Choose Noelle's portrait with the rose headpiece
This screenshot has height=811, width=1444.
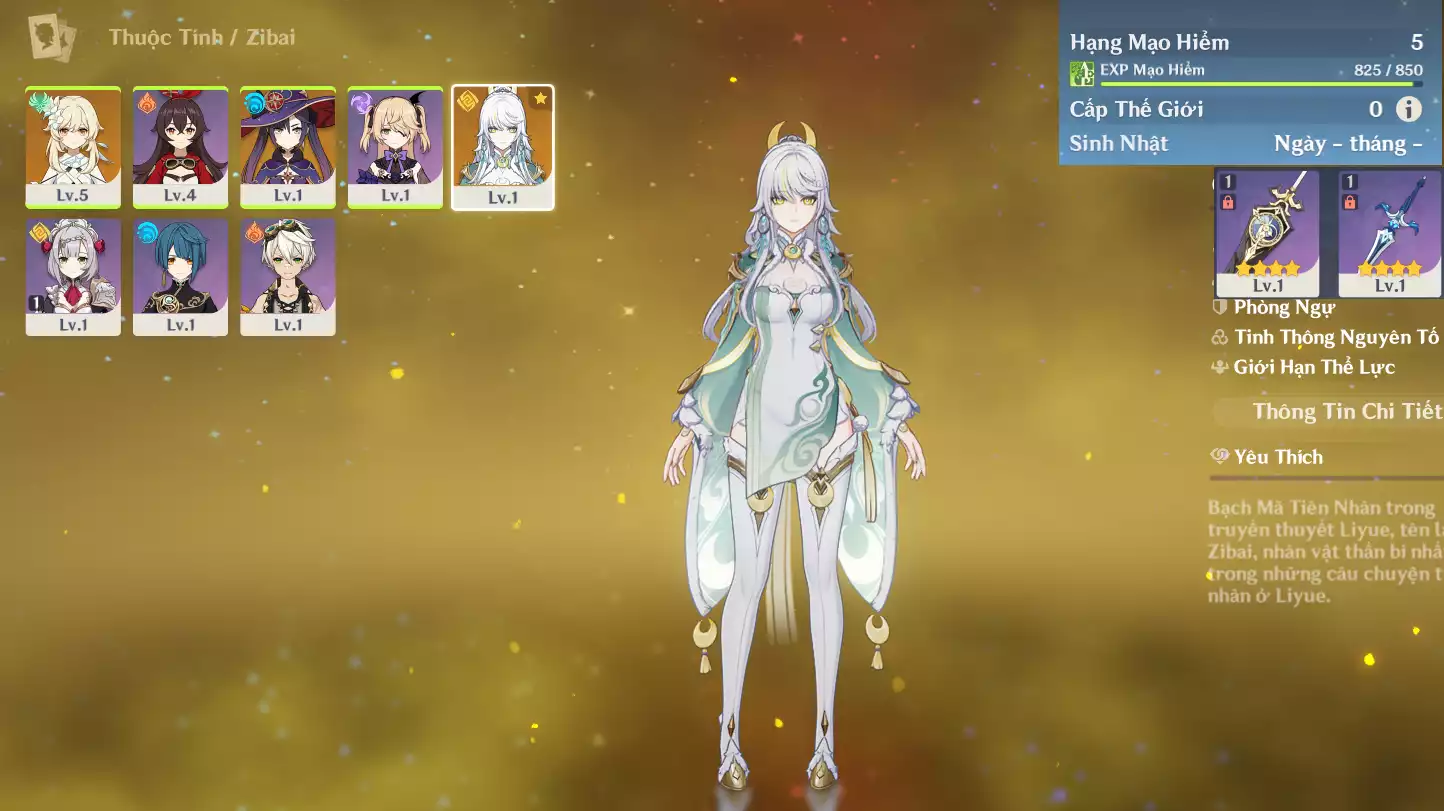73,277
